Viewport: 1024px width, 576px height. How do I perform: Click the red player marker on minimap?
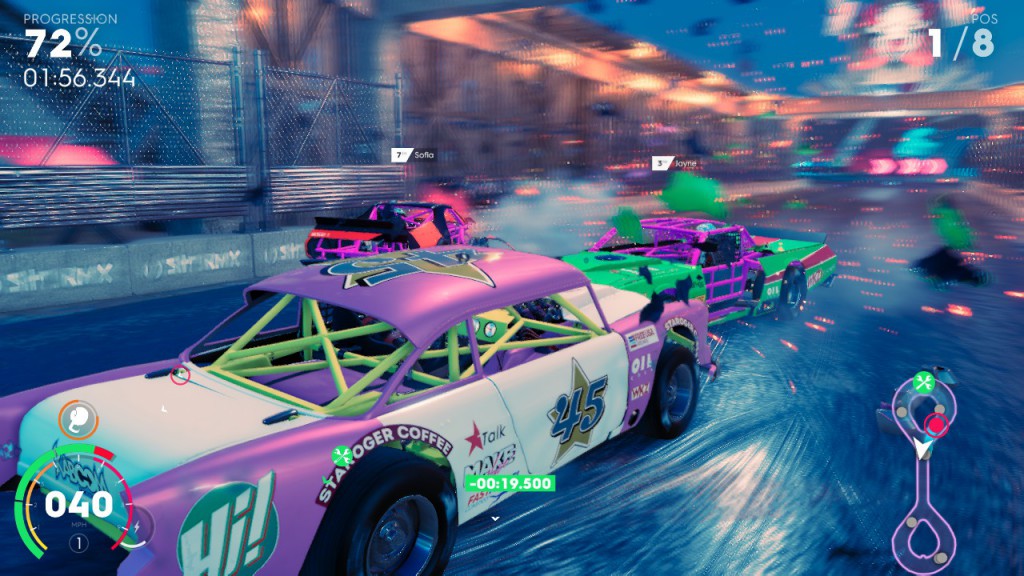[x=936, y=424]
